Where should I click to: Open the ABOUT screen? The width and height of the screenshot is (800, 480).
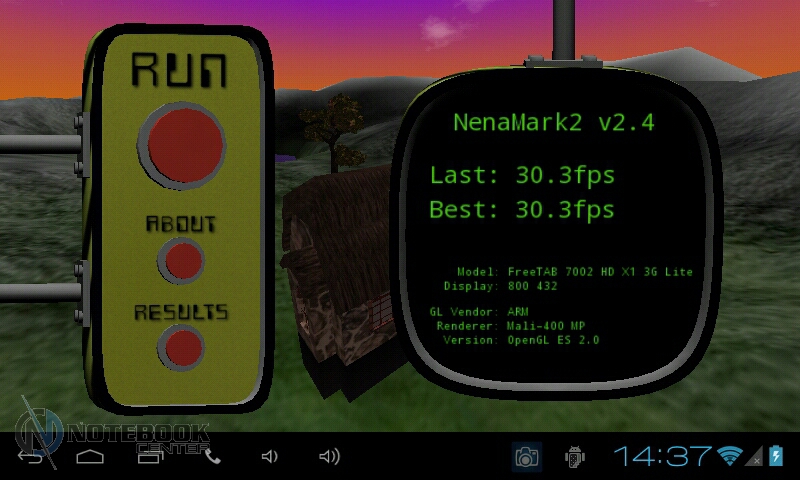point(182,260)
